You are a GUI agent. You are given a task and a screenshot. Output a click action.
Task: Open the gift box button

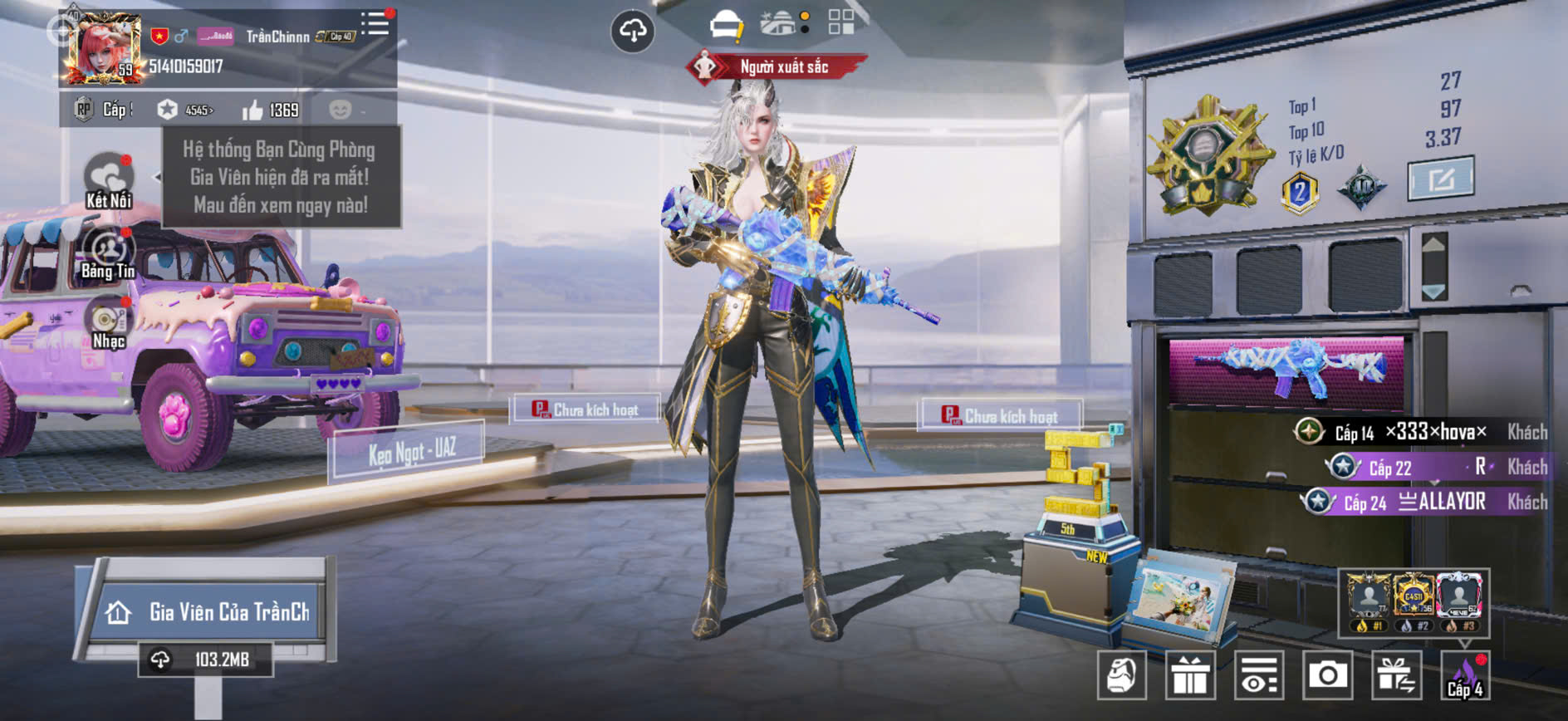(x=1190, y=675)
